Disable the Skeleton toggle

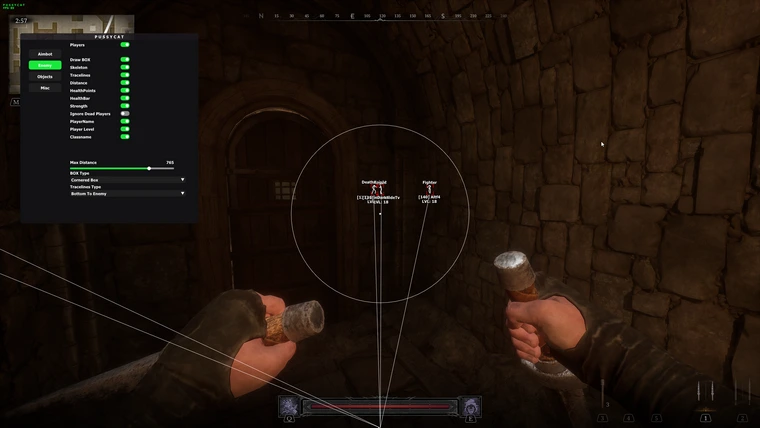pyautogui.click(x=125, y=67)
